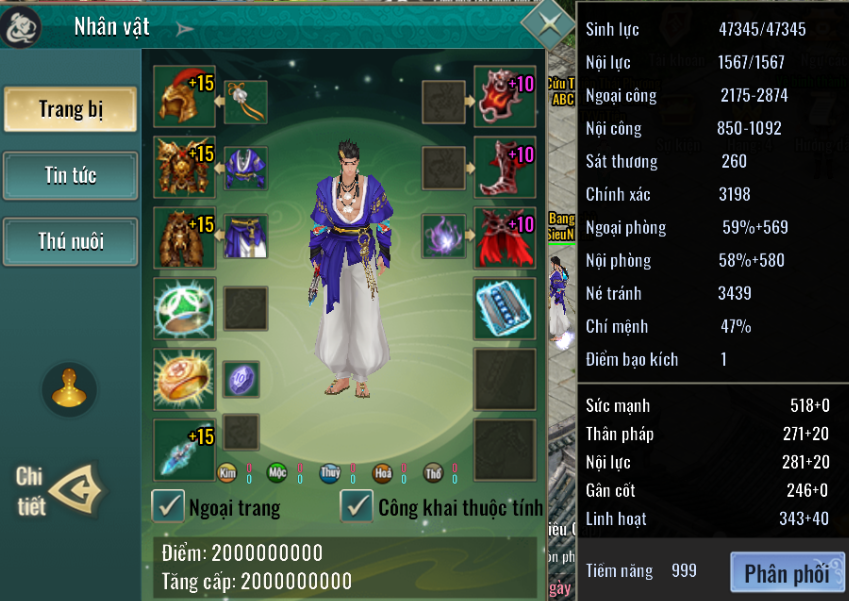The height and width of the screenshot is (601, 849).
Task: Select the gold ring slot
Action: pyautogui.click(x=183, y=378)
